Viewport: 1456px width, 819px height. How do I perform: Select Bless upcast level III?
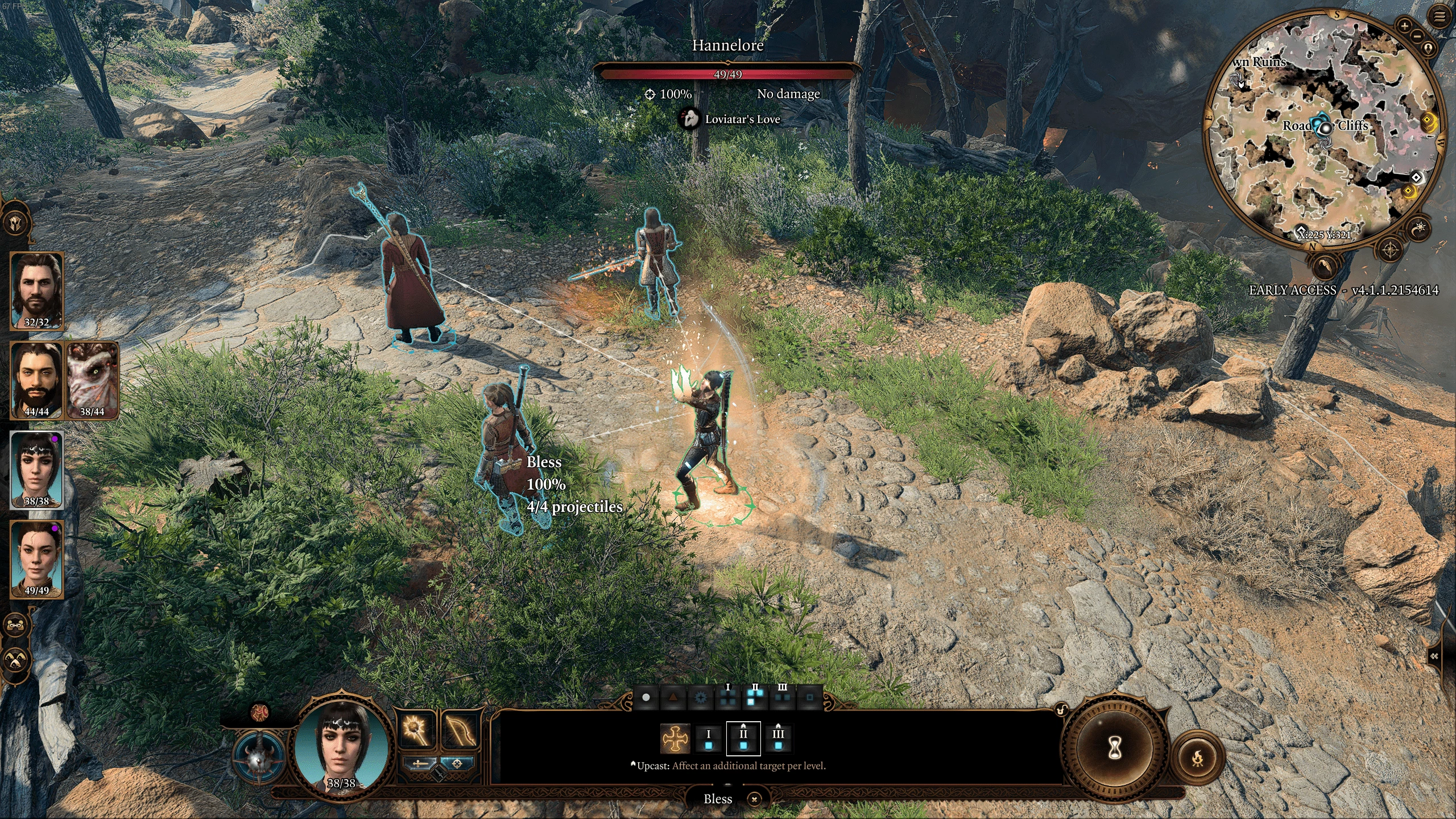[778, 738]
